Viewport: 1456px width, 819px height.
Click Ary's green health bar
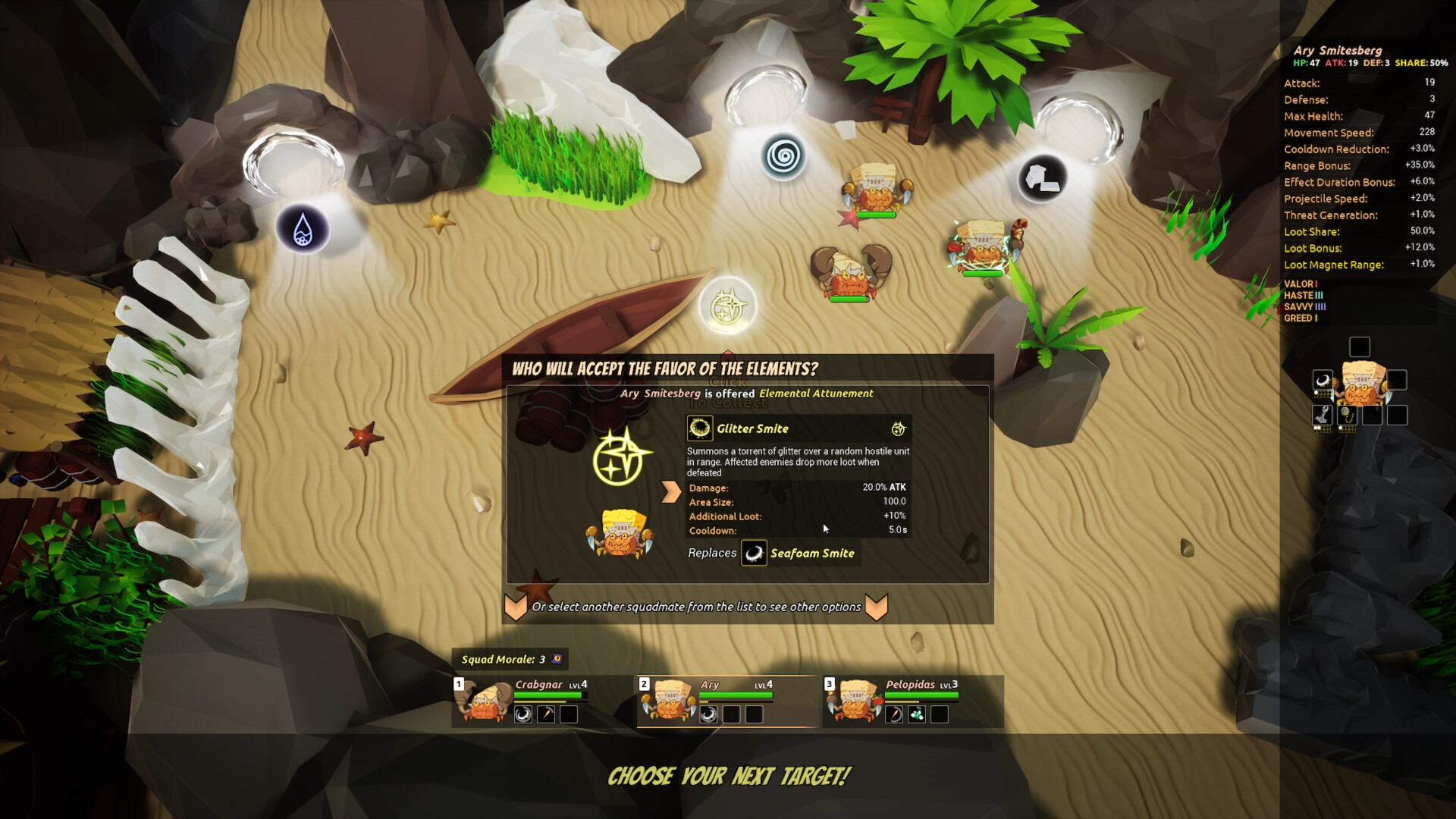tap(737, 695)
